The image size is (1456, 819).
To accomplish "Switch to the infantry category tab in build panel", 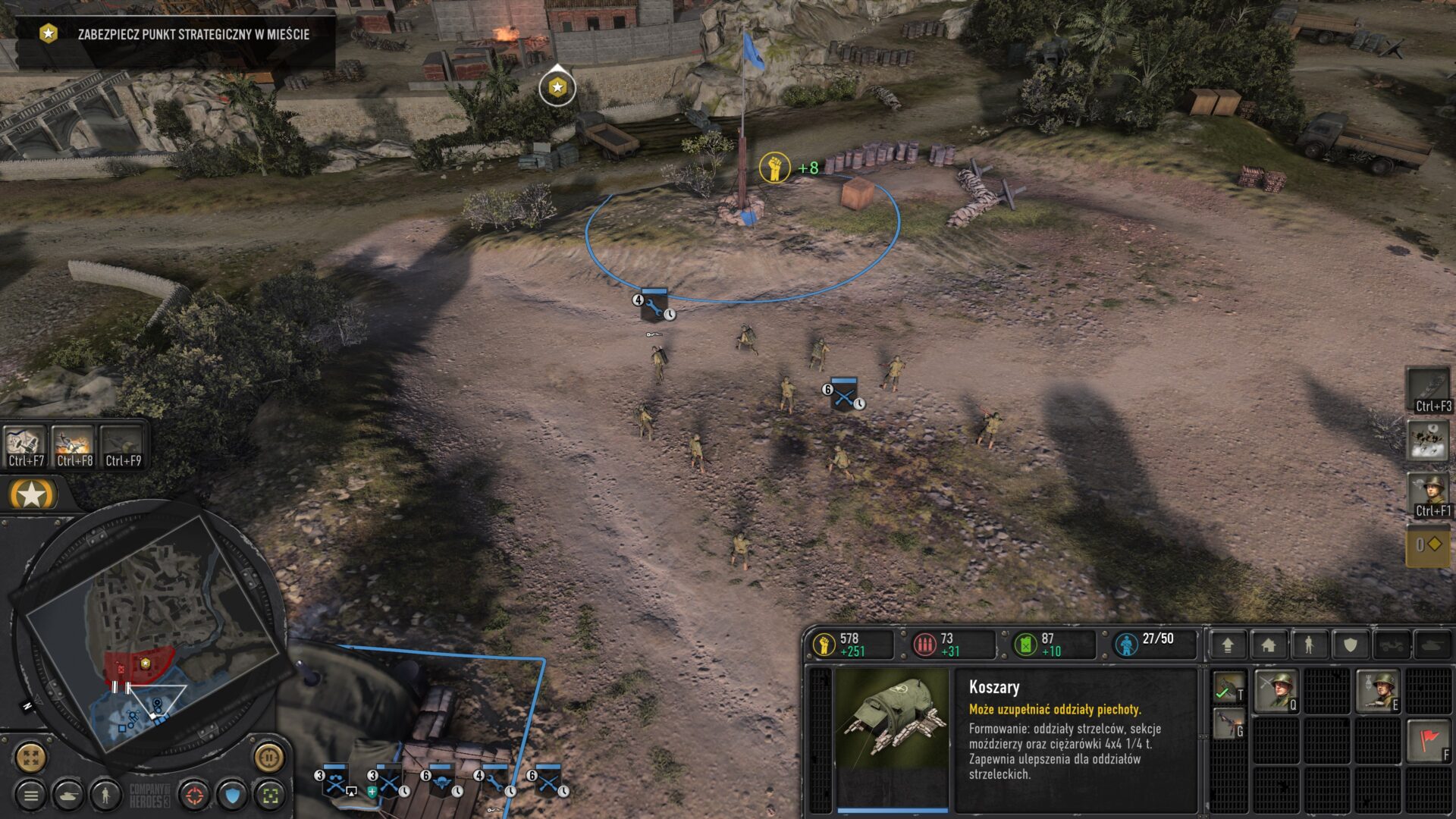I will (x=1309, y=645).
